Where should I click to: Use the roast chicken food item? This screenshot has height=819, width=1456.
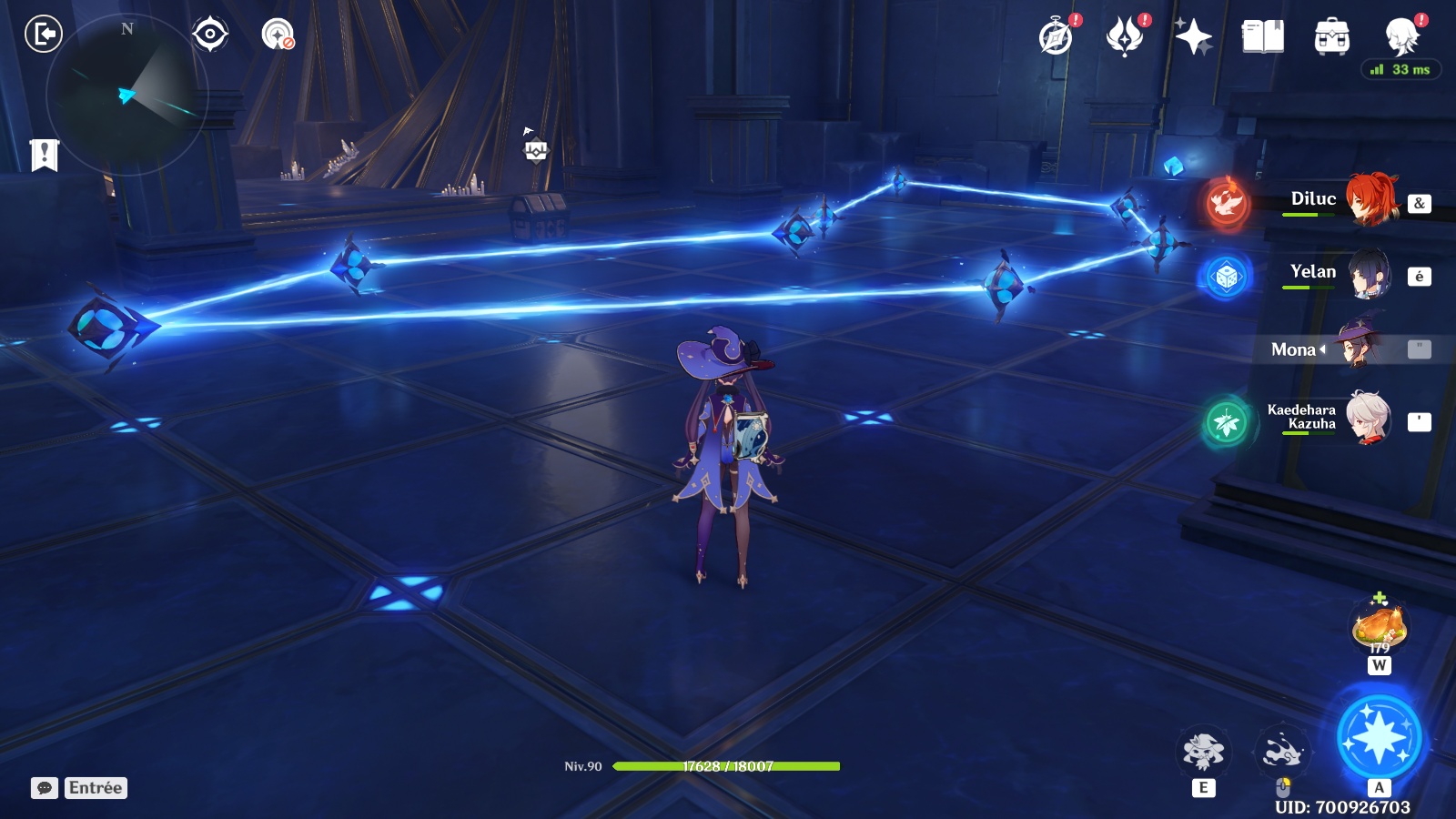(1380, 627)
